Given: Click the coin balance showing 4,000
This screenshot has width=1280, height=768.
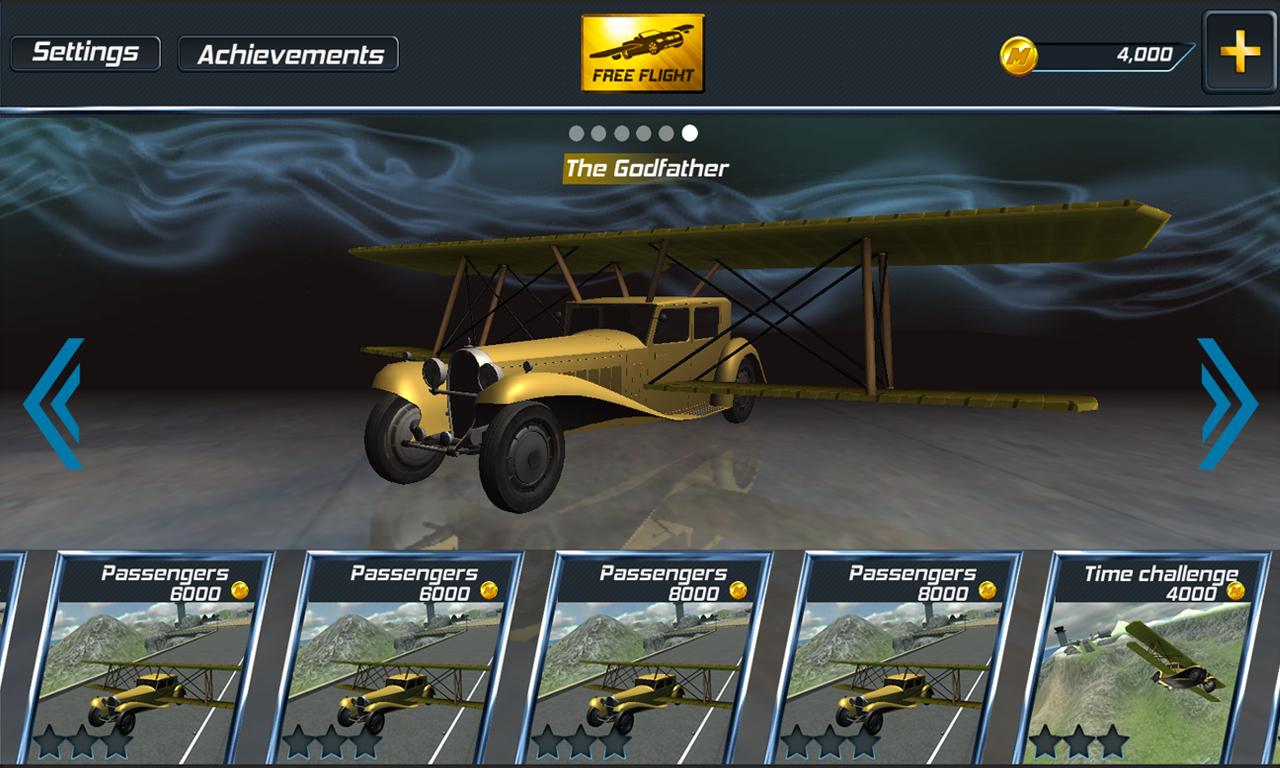Looking at the screenshot, I should (x=1145, y=56).
